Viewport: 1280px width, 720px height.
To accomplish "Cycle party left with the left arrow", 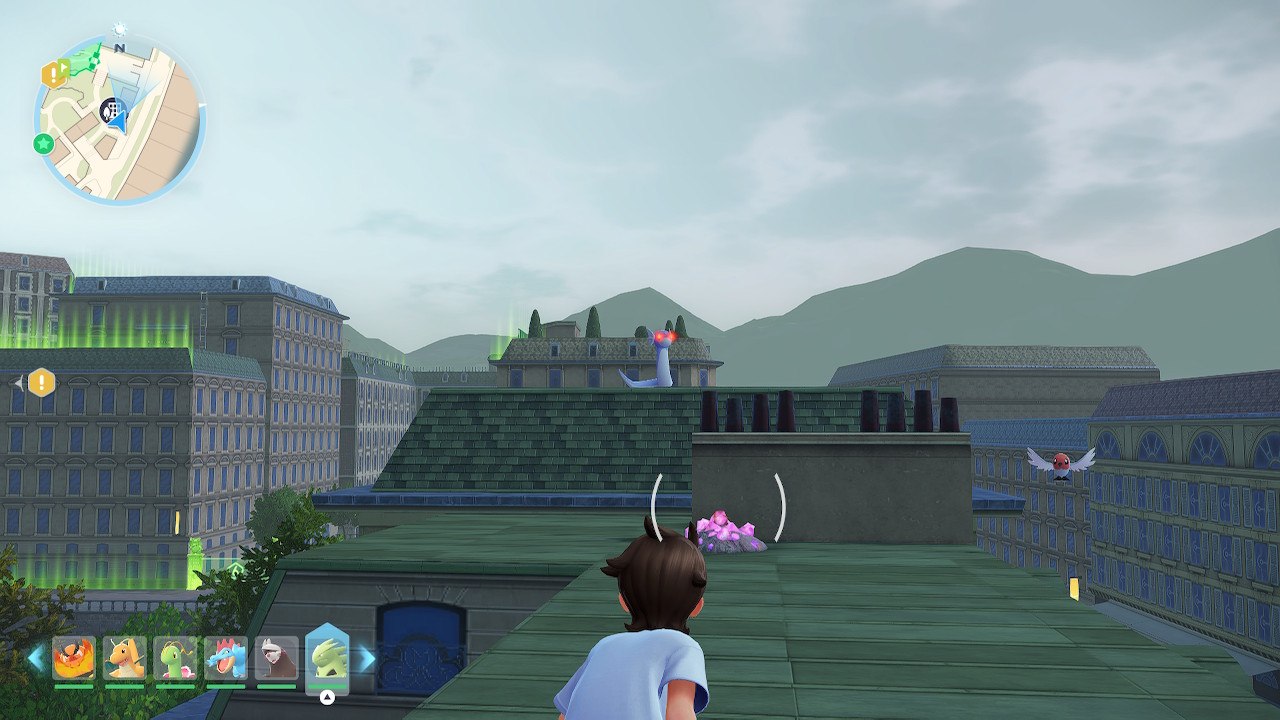I will pyautogui.click(x=36, y=658).
